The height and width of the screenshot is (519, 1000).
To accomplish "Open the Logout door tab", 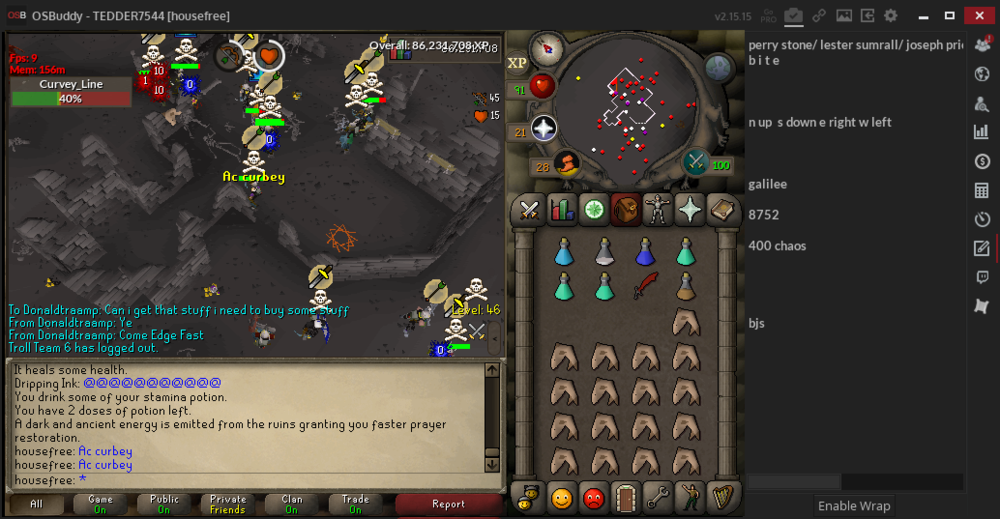I will click(626, 497).
